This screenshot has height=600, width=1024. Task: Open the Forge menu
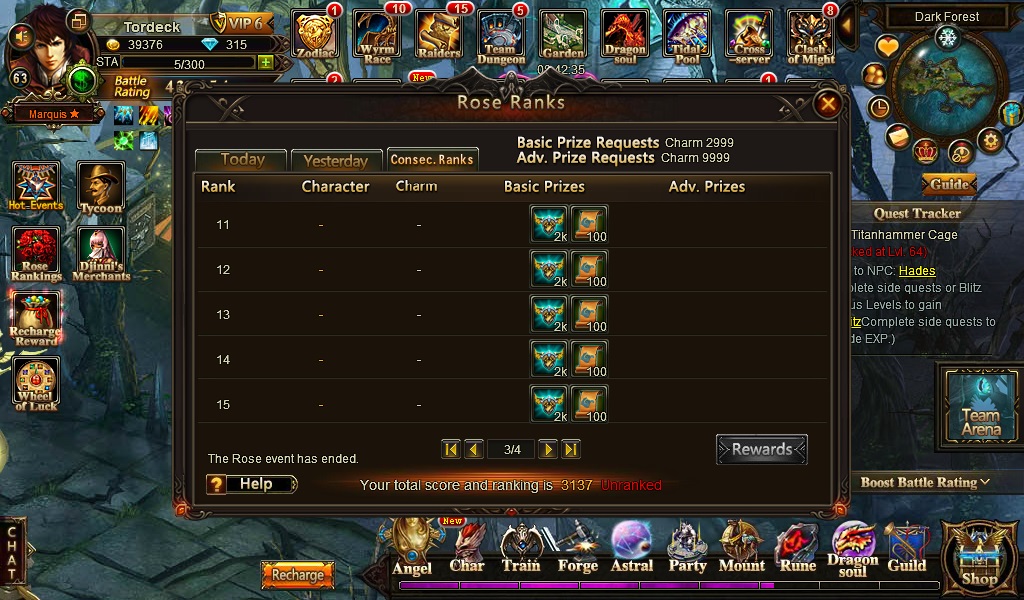(577, 548)
